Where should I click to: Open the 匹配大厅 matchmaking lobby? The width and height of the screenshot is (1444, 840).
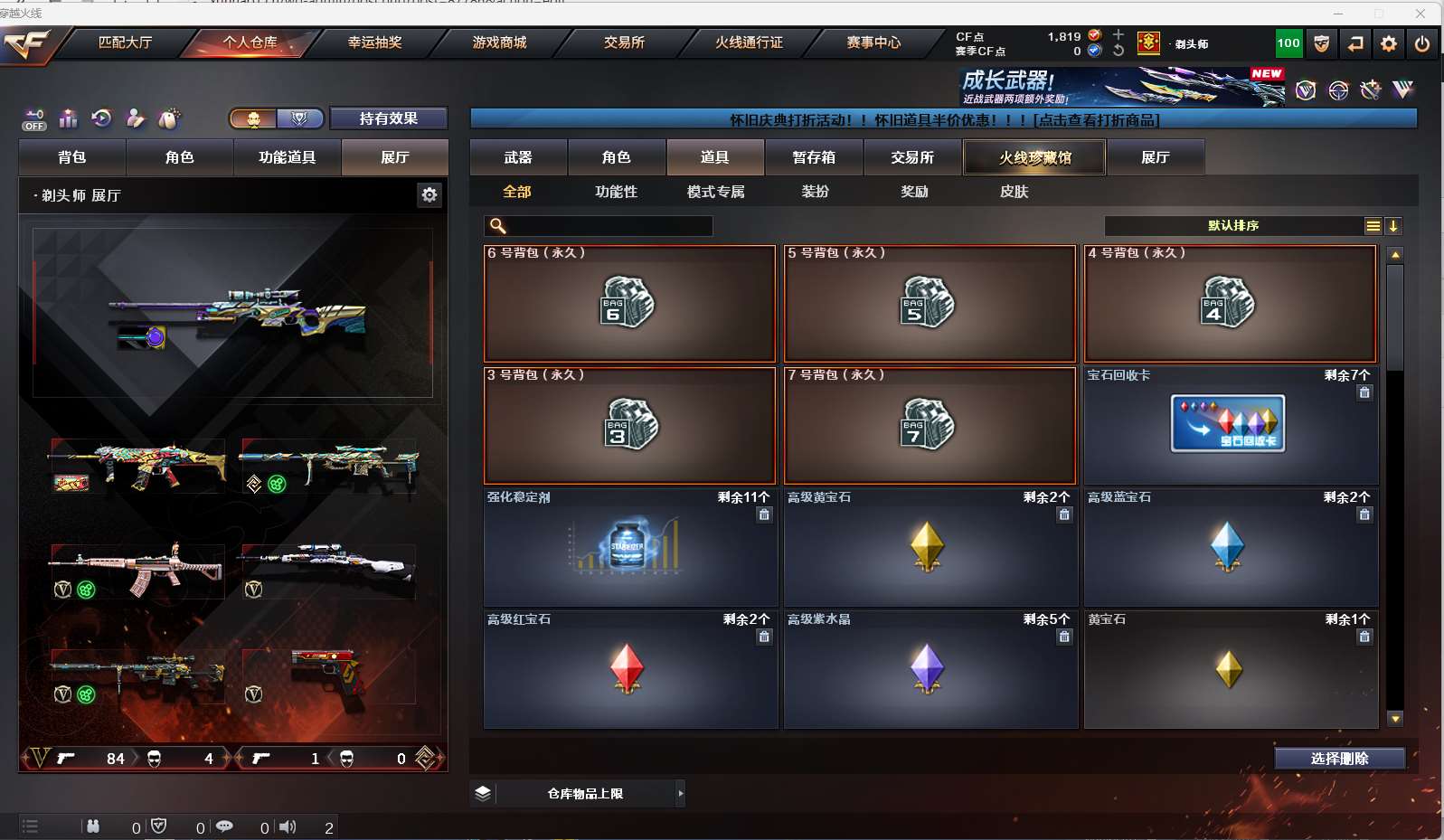[125, 42]
